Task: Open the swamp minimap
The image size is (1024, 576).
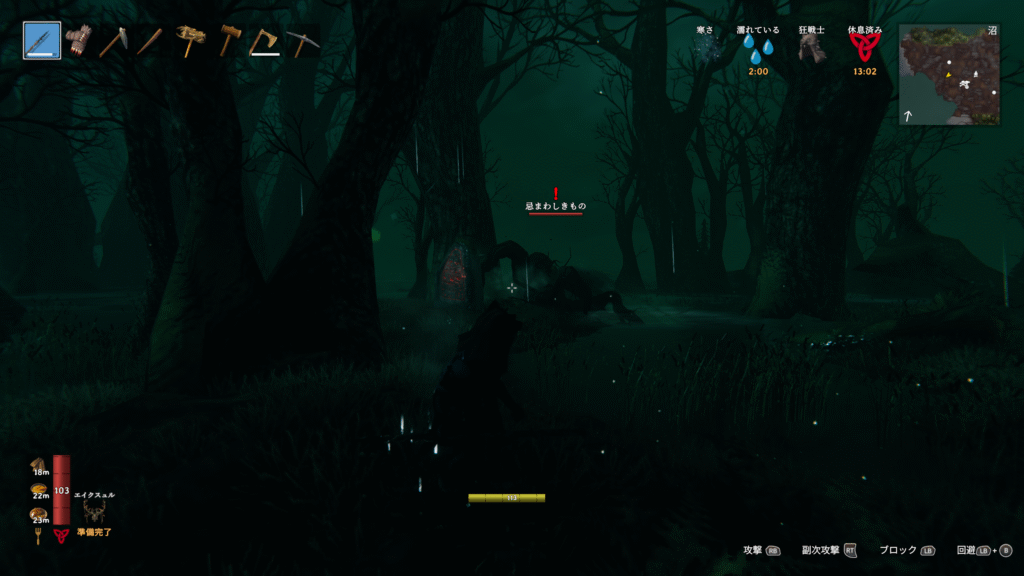Action: 949,75
